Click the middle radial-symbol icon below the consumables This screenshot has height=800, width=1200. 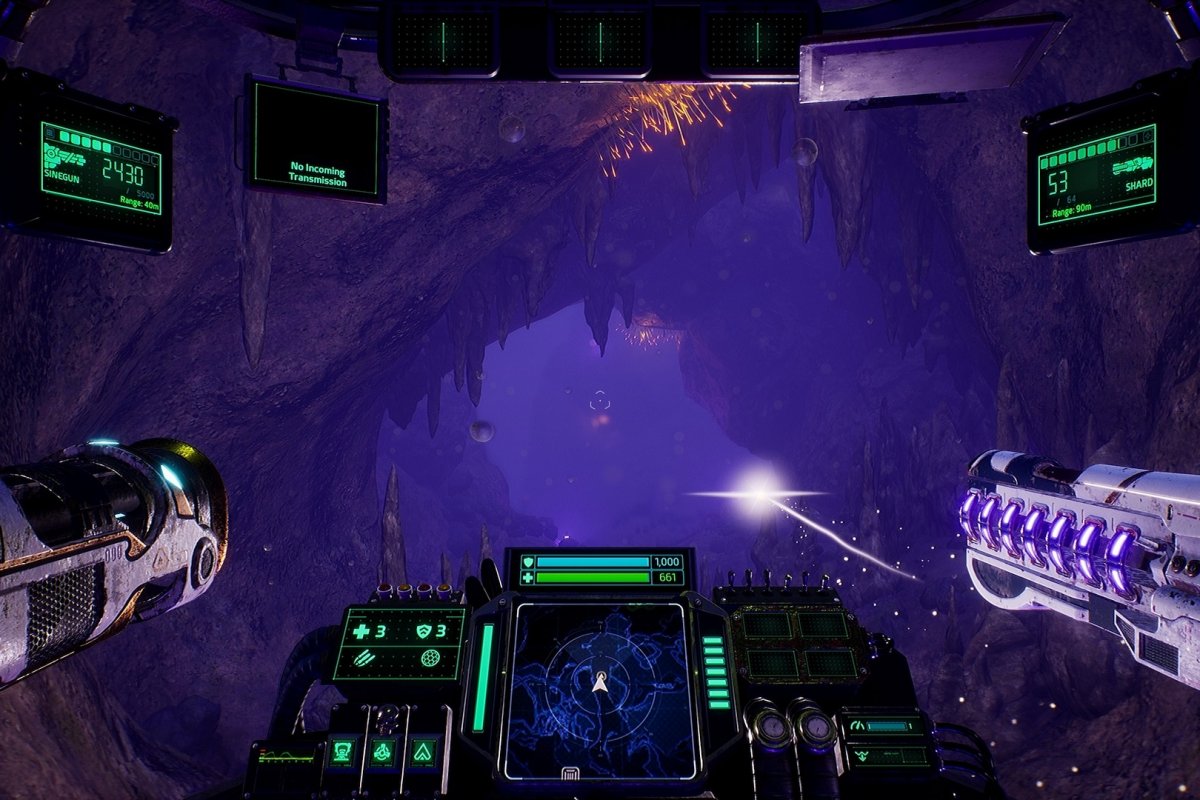[x=381, y=751]
